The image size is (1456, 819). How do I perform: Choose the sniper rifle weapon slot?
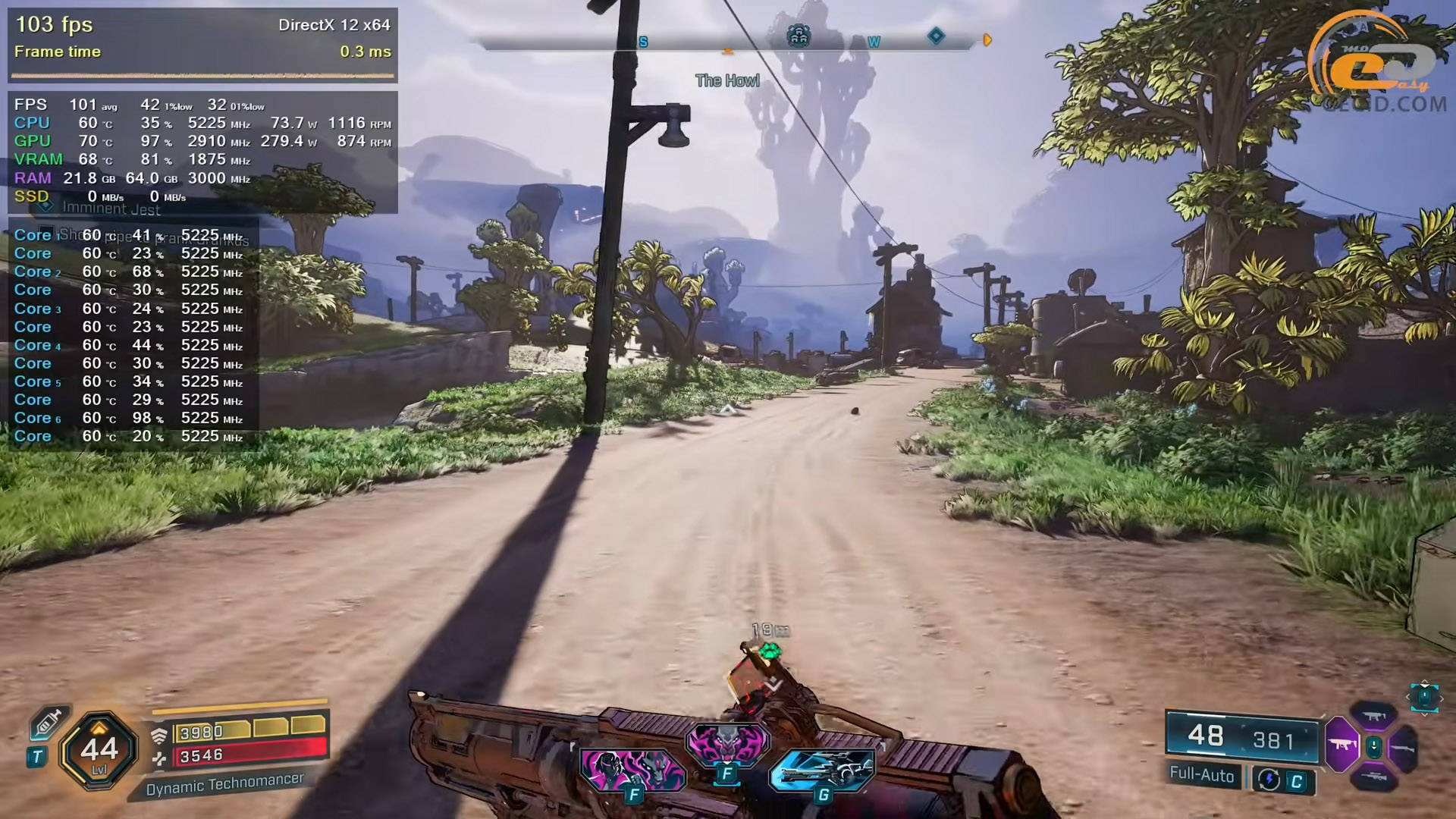1374,777
